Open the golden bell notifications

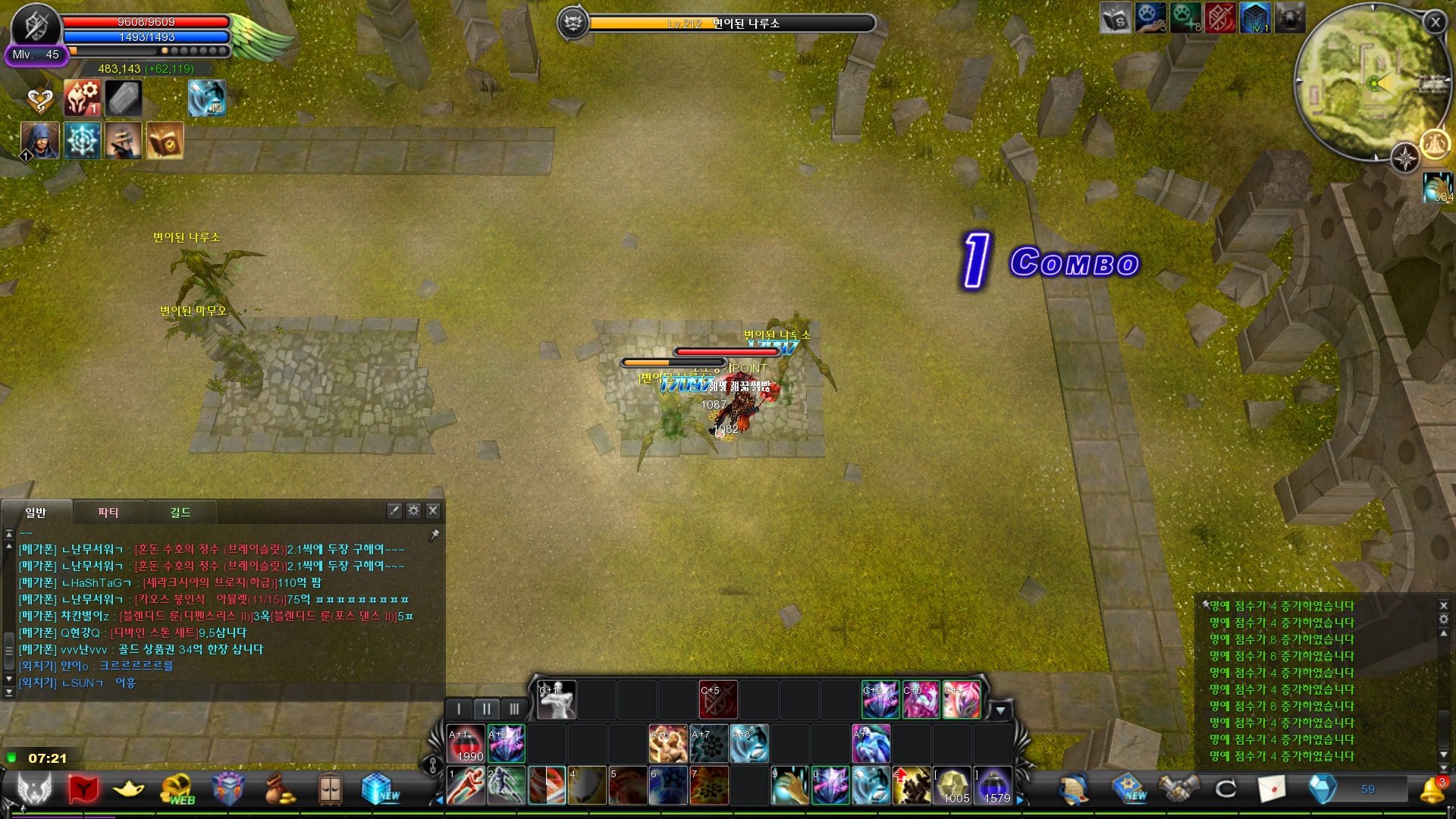tap(1432, 789)
